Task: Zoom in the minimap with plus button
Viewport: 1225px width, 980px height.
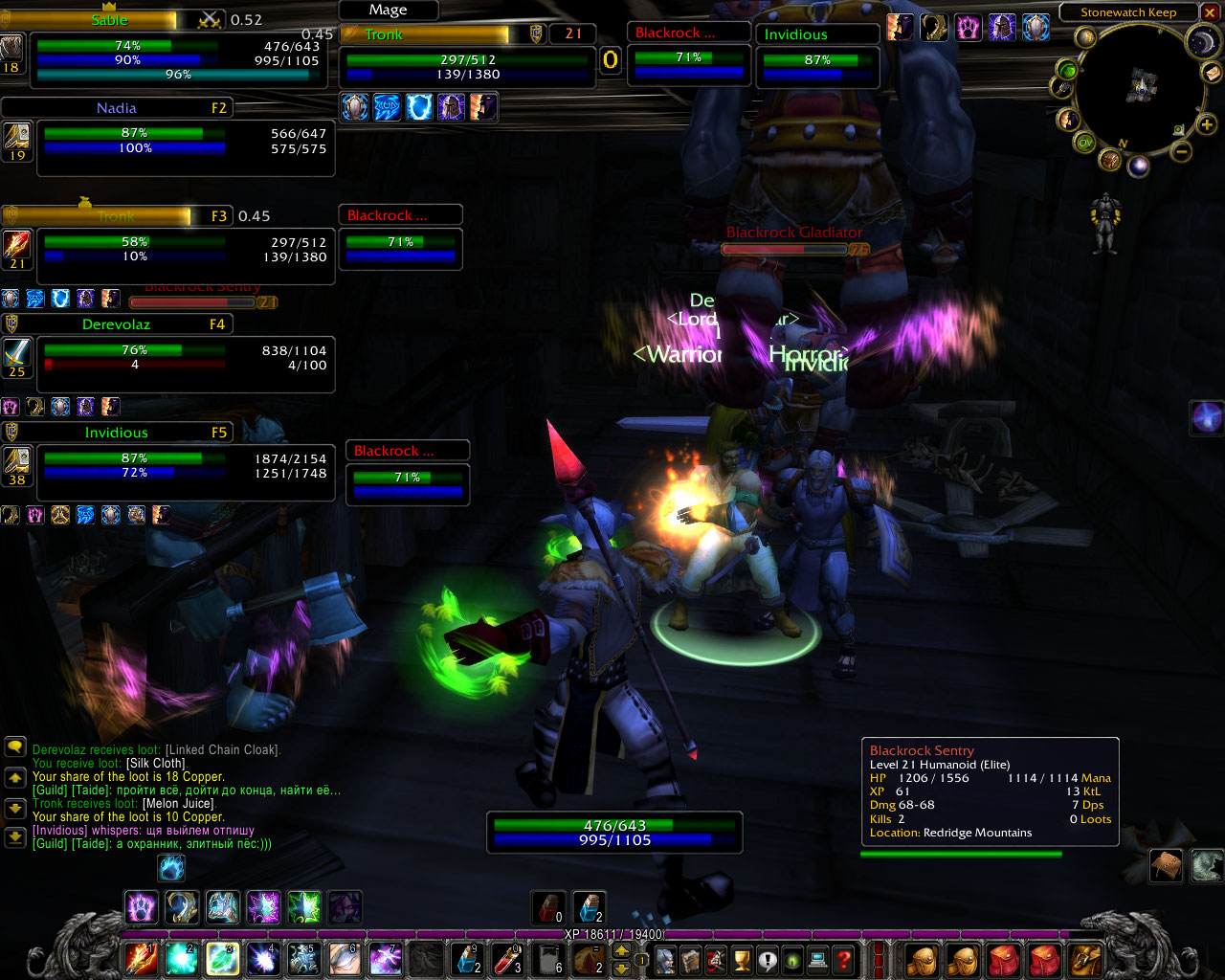Action: pyautogui.click(x=1207, y=124)
